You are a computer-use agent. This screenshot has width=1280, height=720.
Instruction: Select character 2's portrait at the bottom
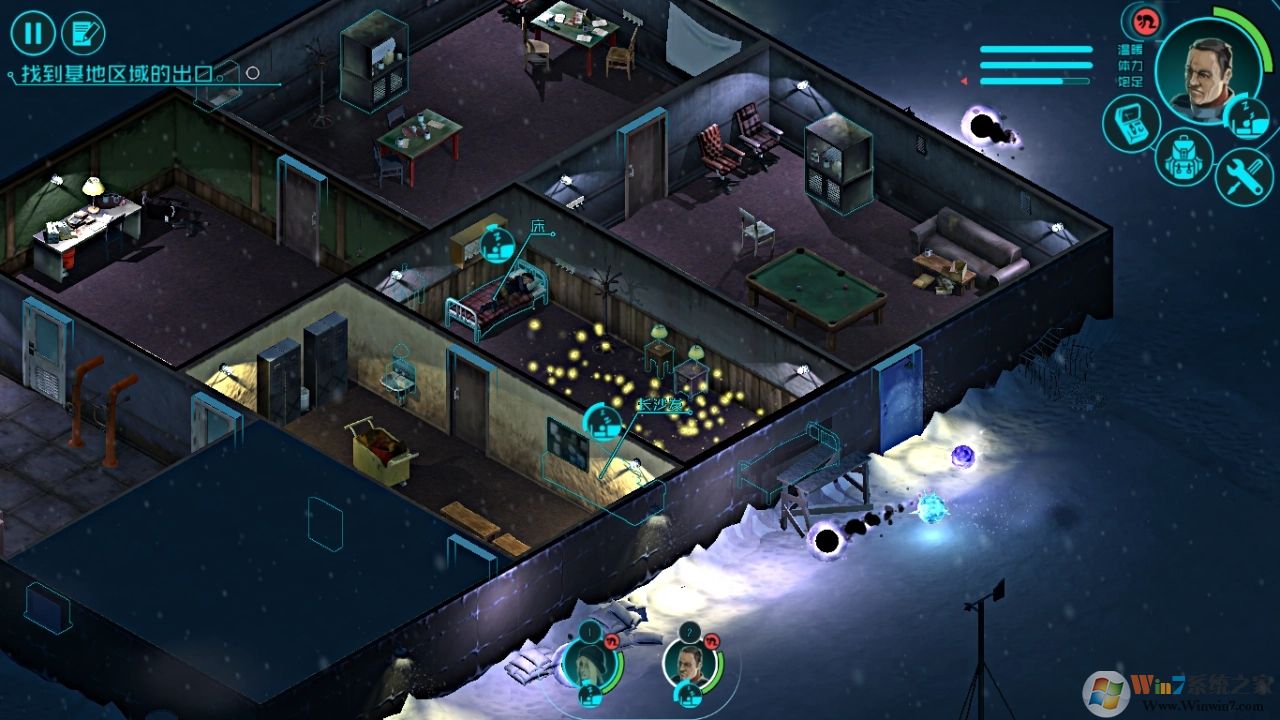point(690,663)
